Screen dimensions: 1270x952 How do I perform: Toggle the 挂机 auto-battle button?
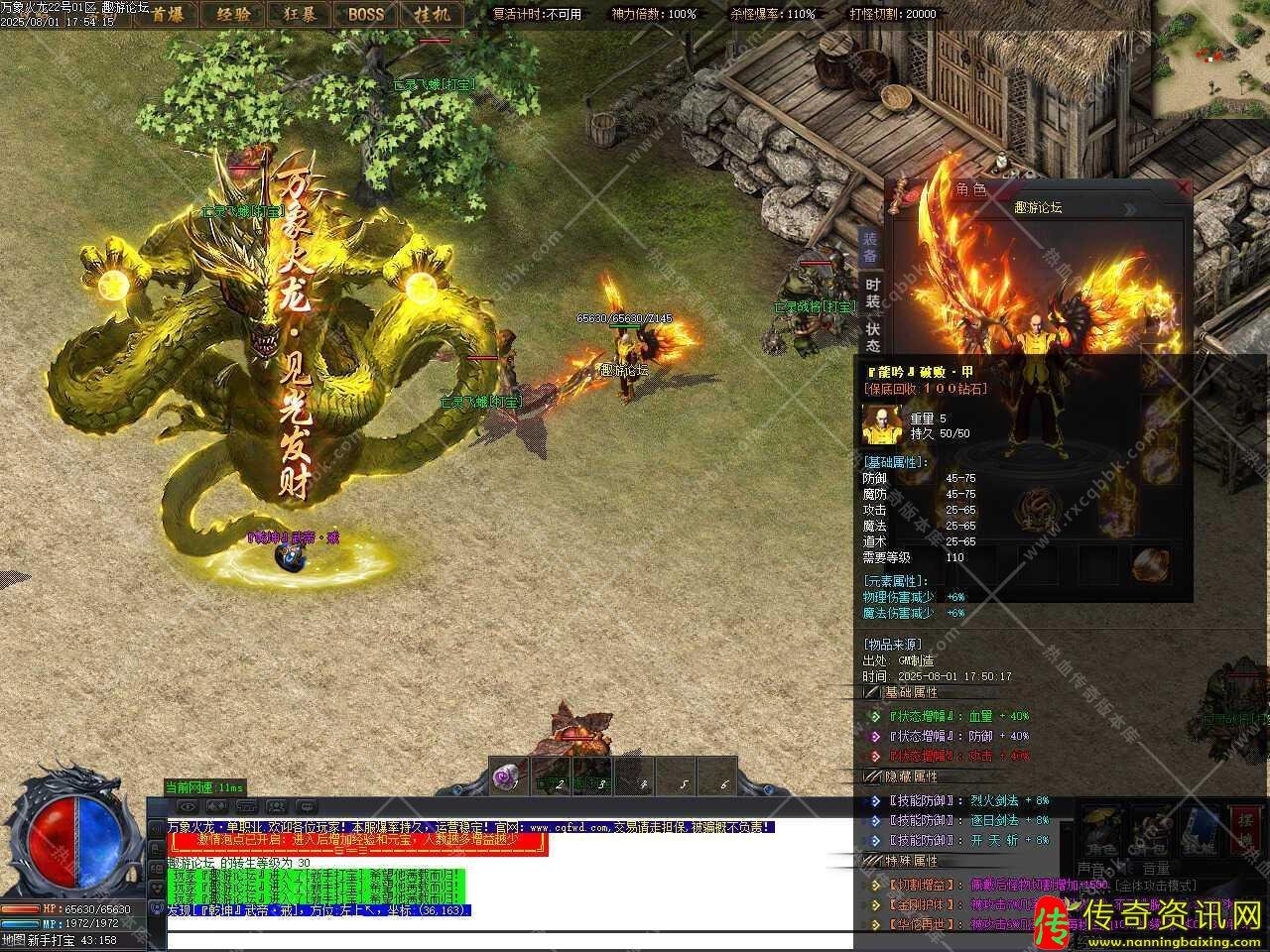click(x=433, y=14)
